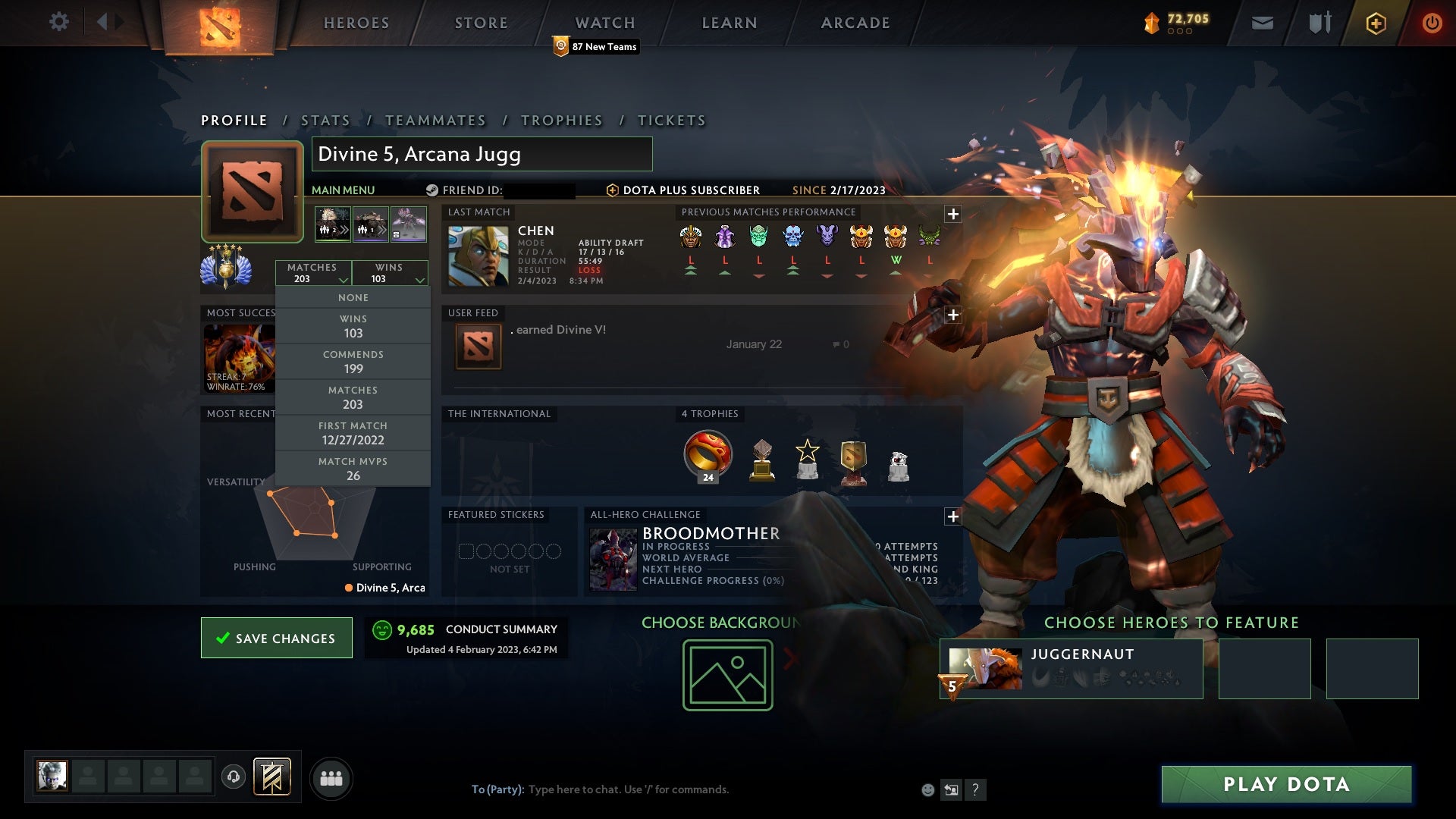This screenshot has width=1456, height=819.
Task: Click the red power disconnect icon
Action: pyautogui.click(x=1432, y=23)
